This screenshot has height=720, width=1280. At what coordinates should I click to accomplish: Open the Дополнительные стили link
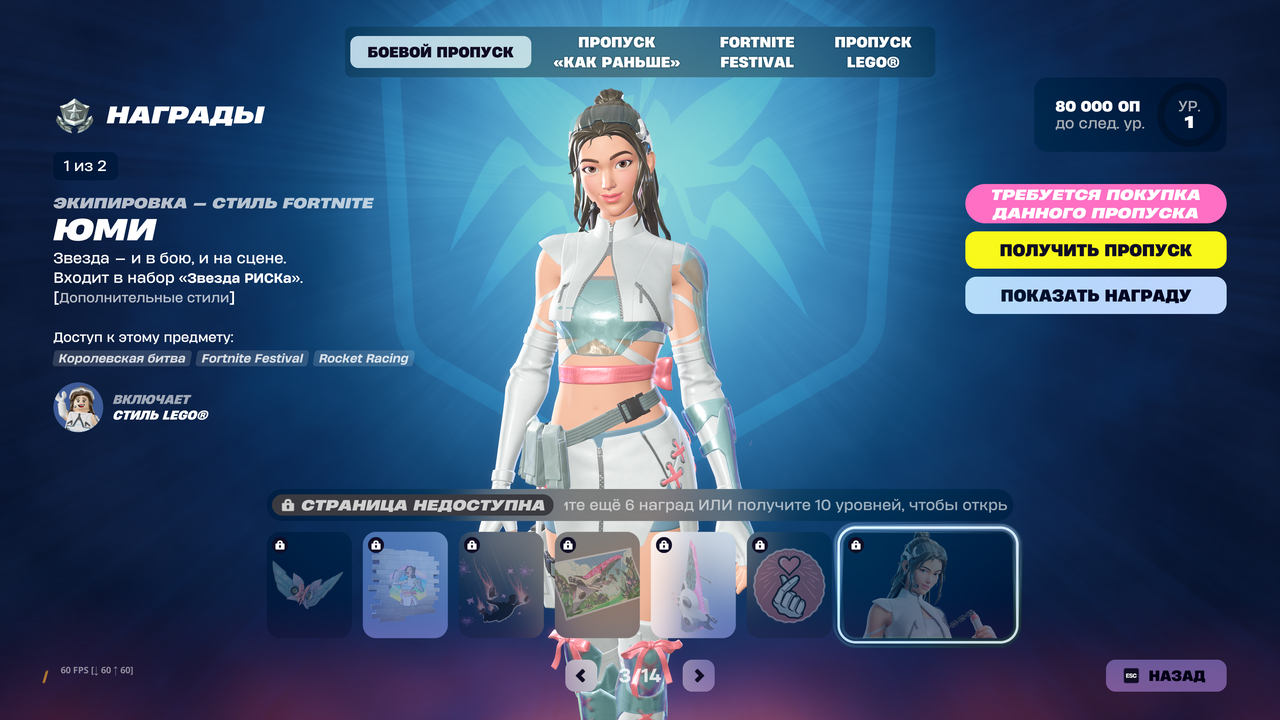point(144,297)
